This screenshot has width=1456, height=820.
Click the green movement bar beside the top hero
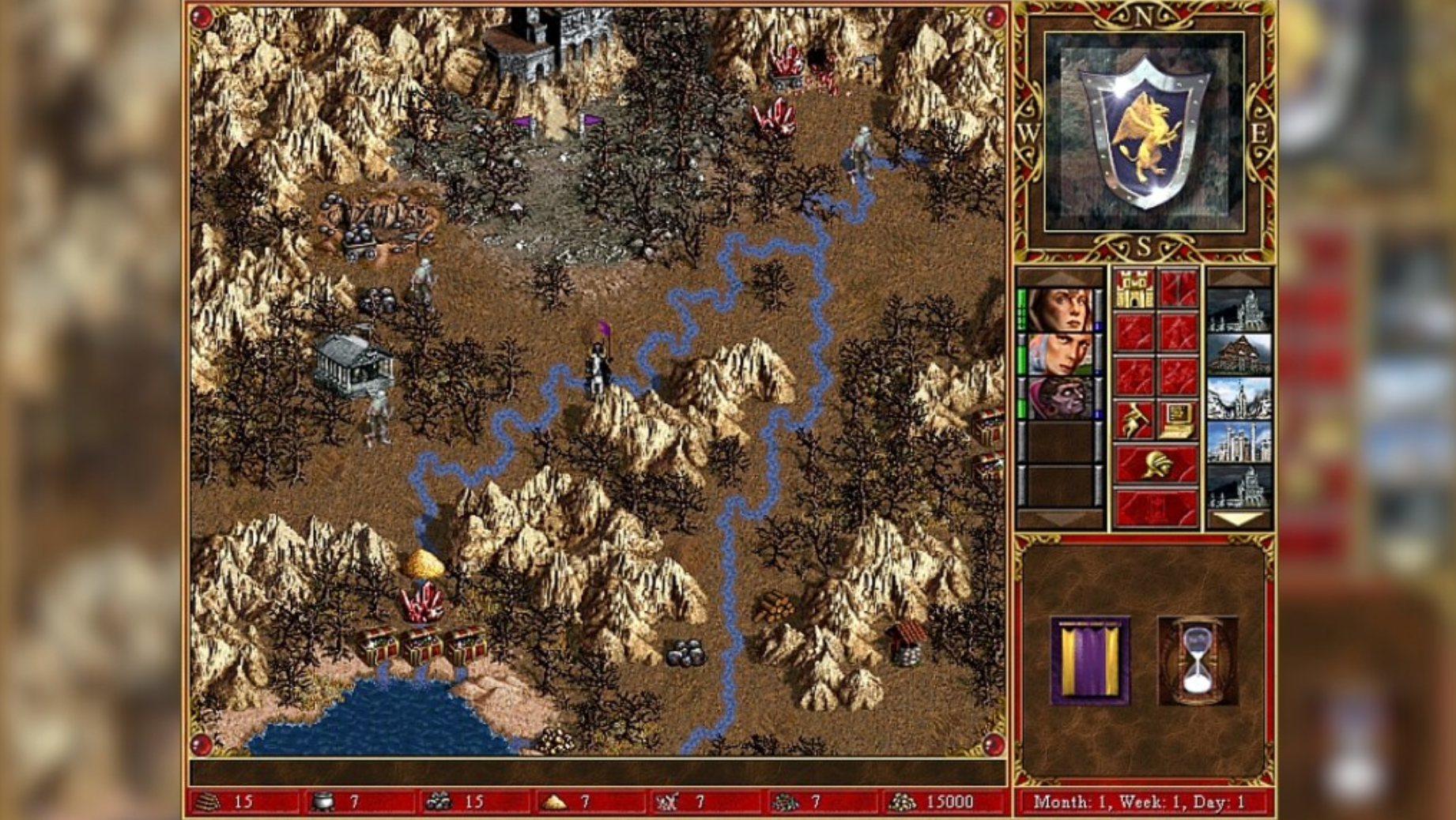[1022, 308]
